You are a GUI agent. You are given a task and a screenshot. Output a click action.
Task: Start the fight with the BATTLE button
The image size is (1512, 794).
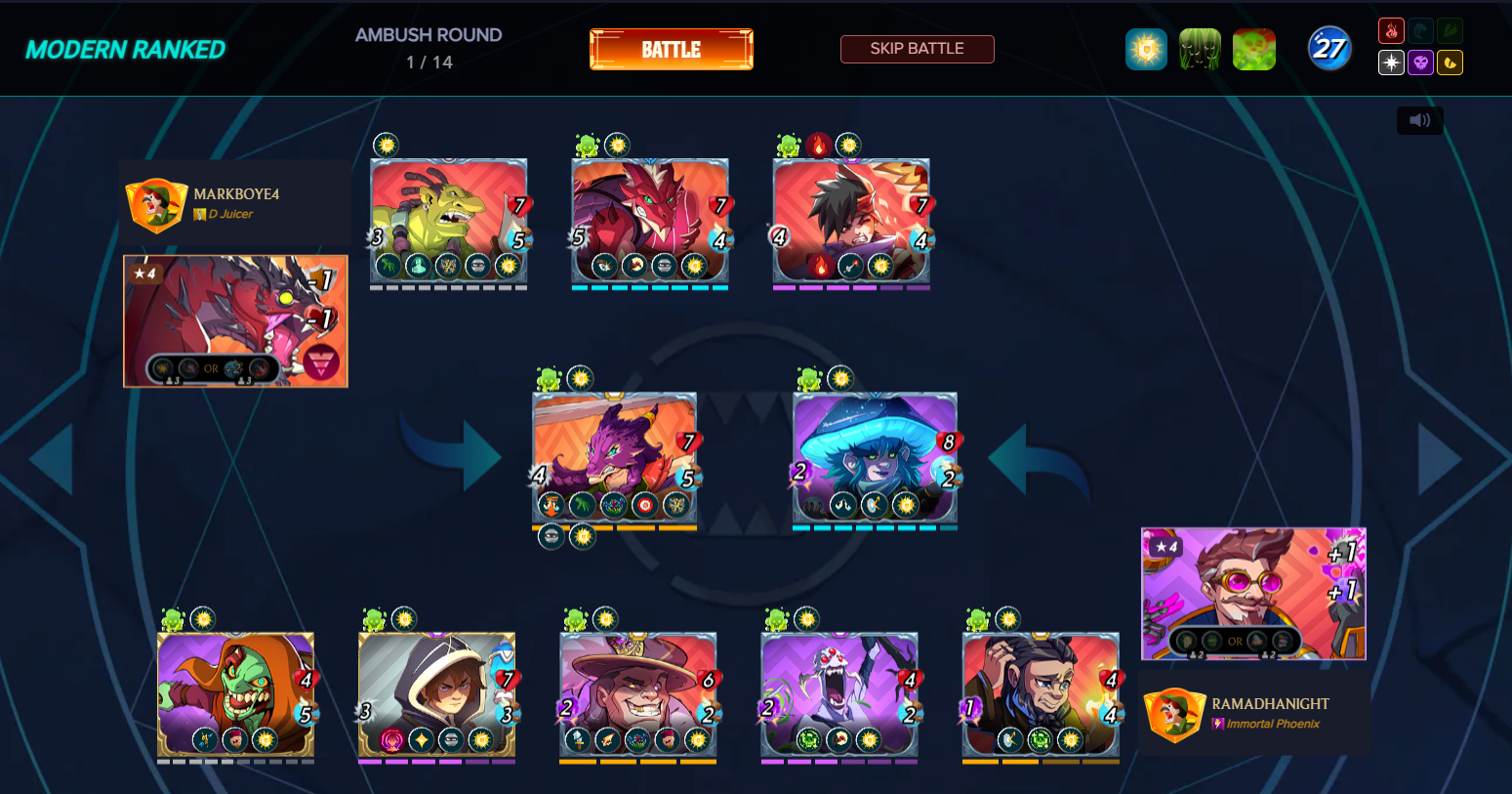click(x=671, y=50)
